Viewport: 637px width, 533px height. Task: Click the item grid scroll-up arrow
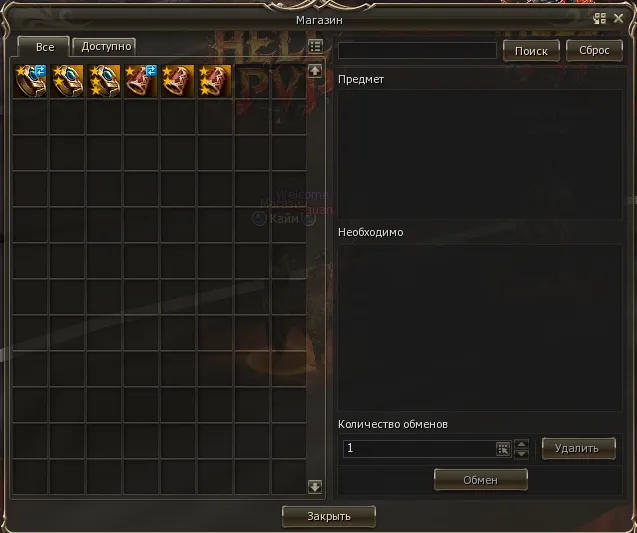(315, 71)
